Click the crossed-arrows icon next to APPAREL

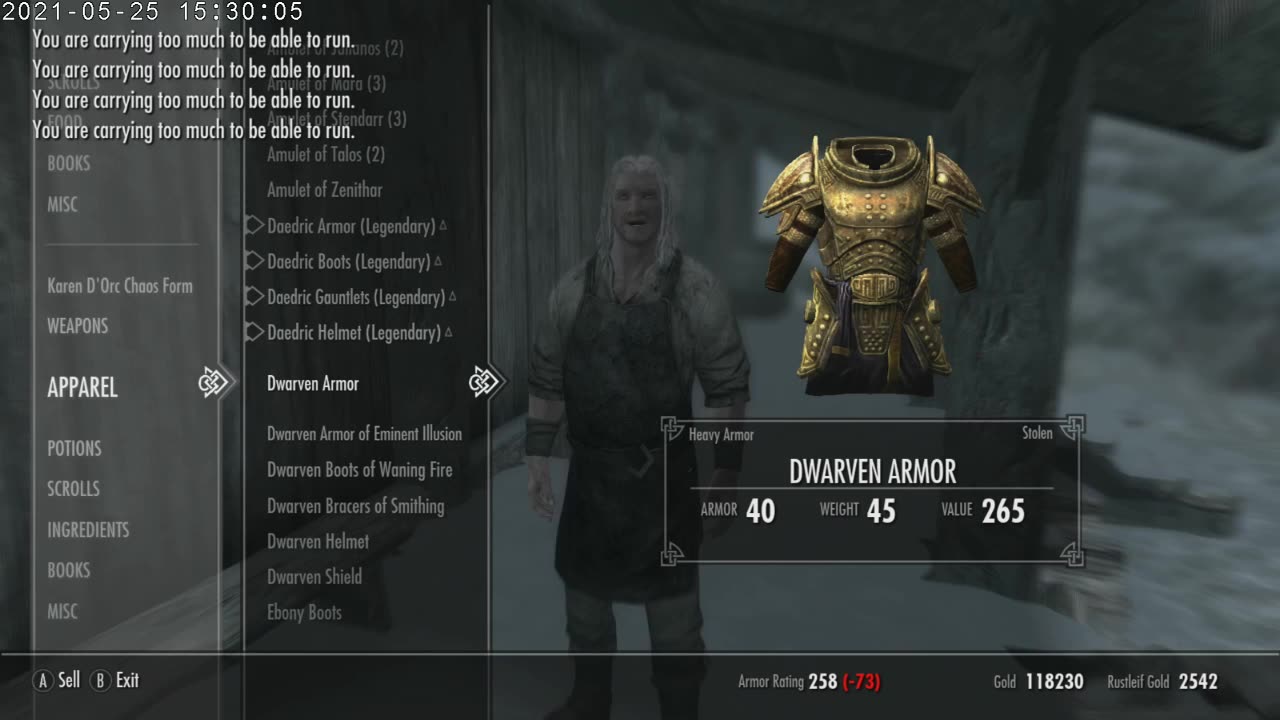click(x=213, y=381)
